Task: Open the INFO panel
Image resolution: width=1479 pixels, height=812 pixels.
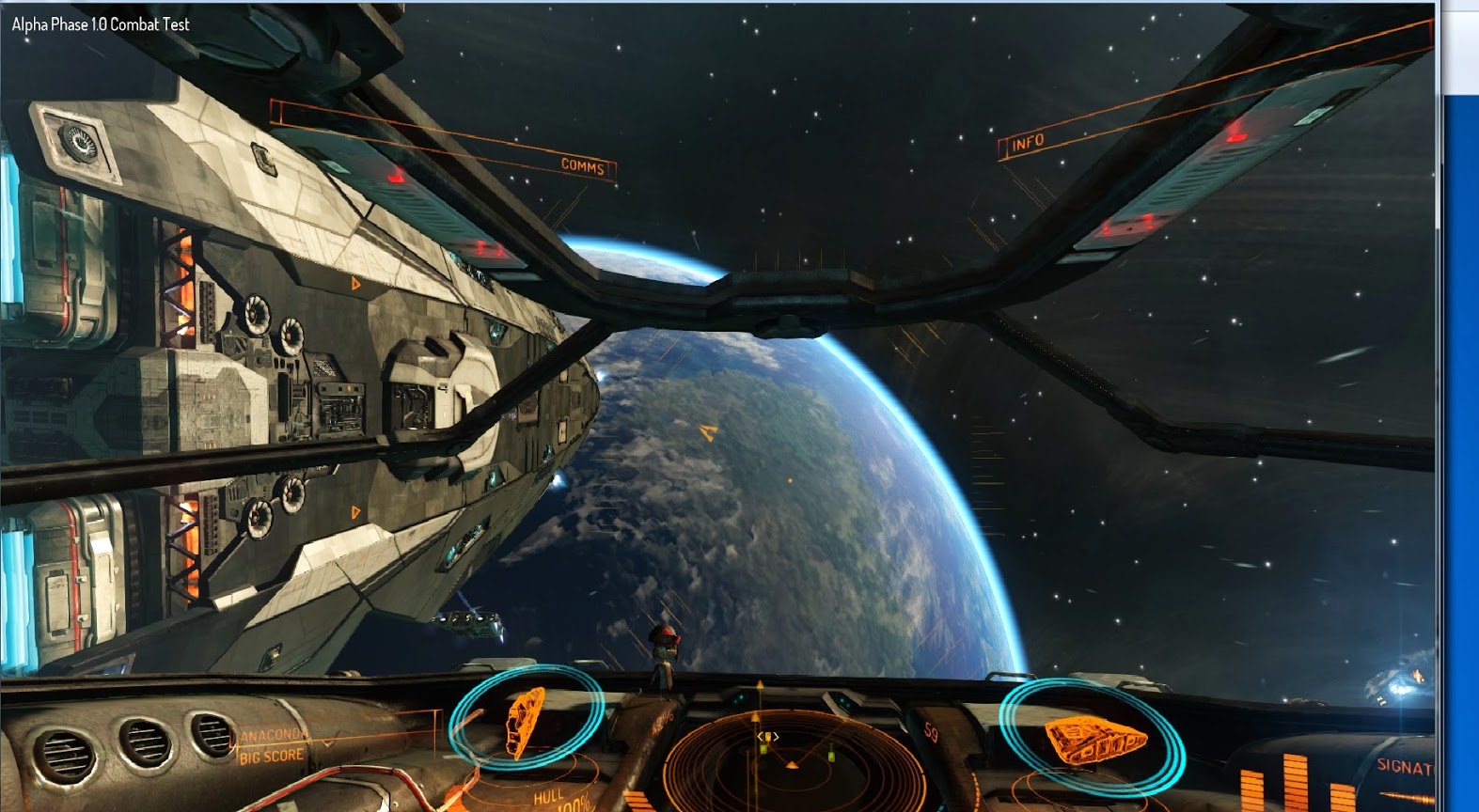Action: coord(1028,143)
